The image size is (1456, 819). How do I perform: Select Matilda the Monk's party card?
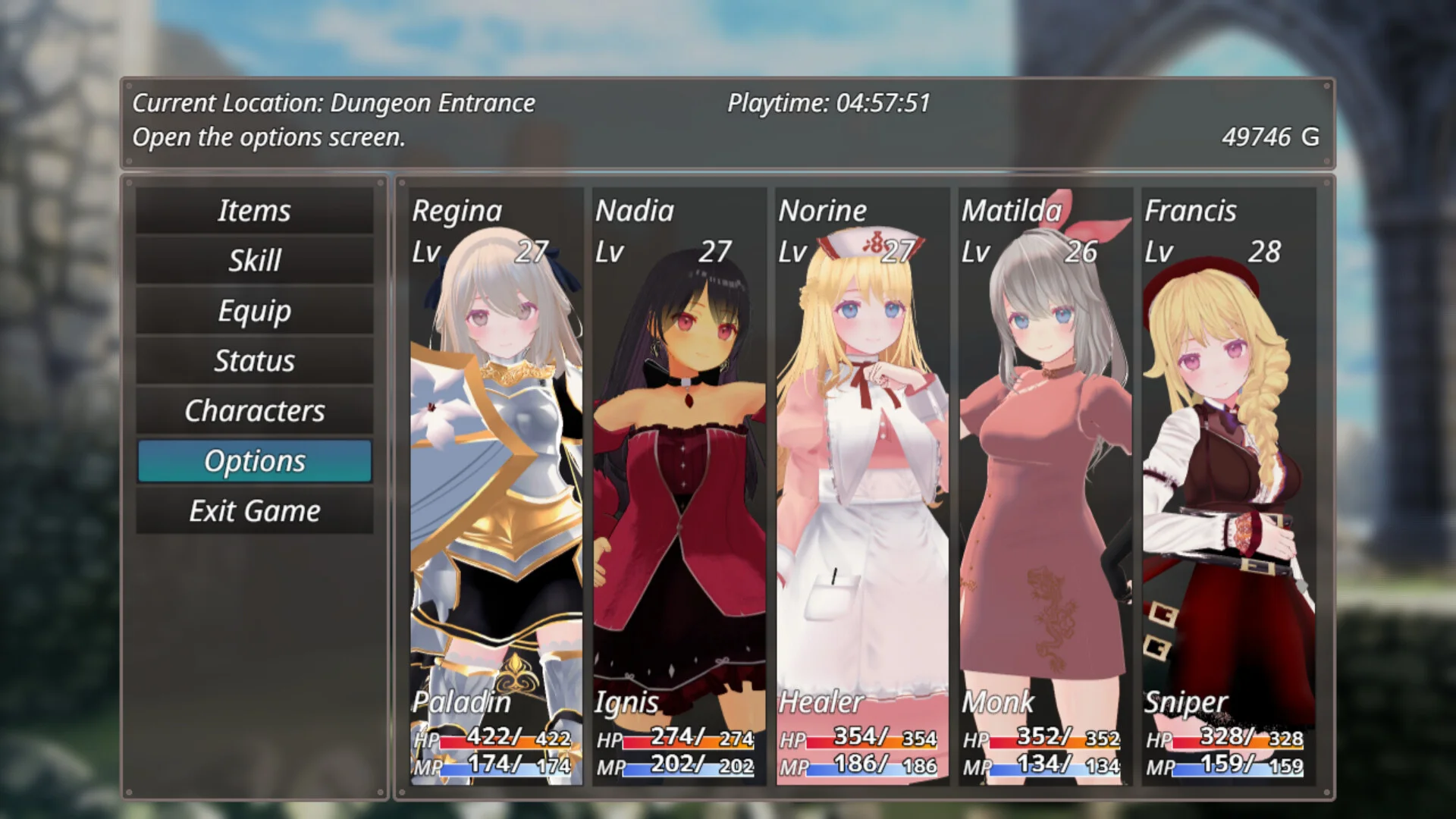pos(1046,485)
